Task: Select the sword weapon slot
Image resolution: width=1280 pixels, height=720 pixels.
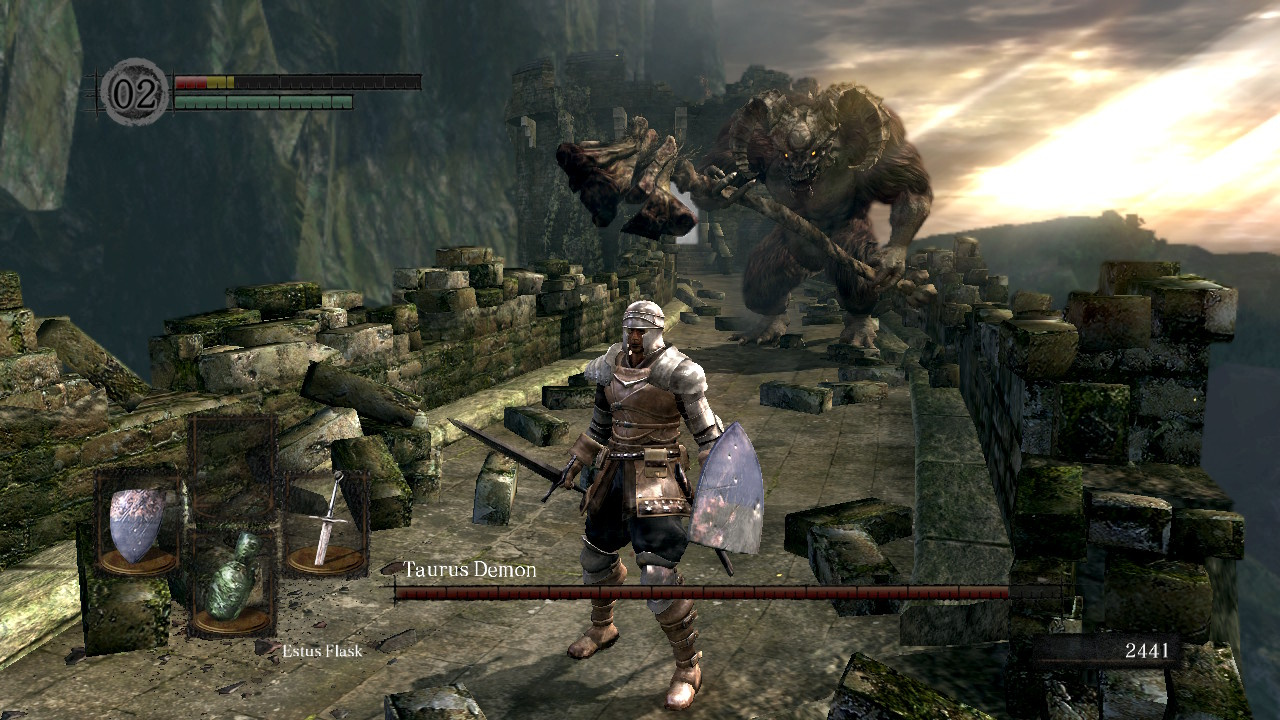Action: tap(327, 522)
